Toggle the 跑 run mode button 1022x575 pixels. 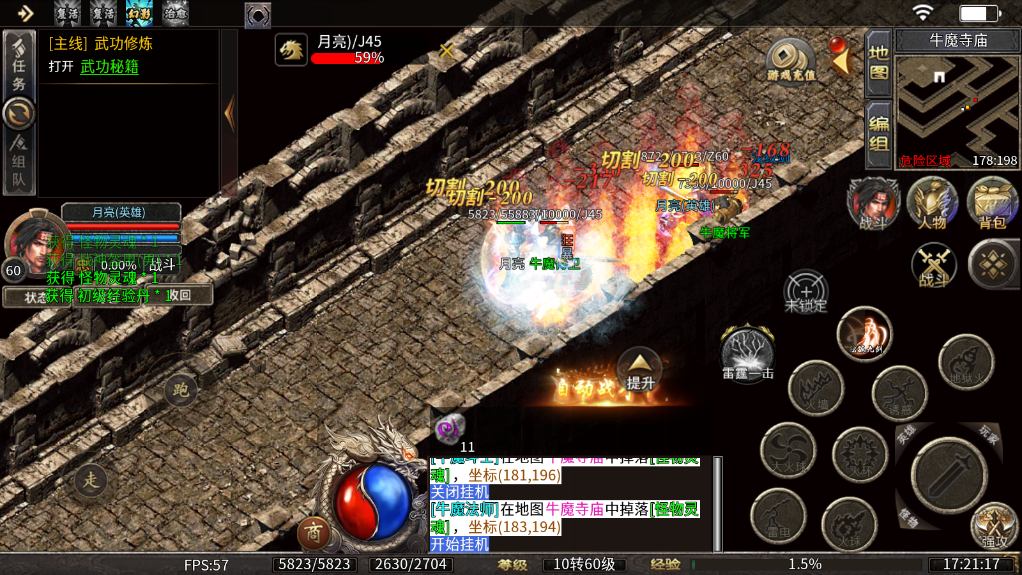point(180,390)
